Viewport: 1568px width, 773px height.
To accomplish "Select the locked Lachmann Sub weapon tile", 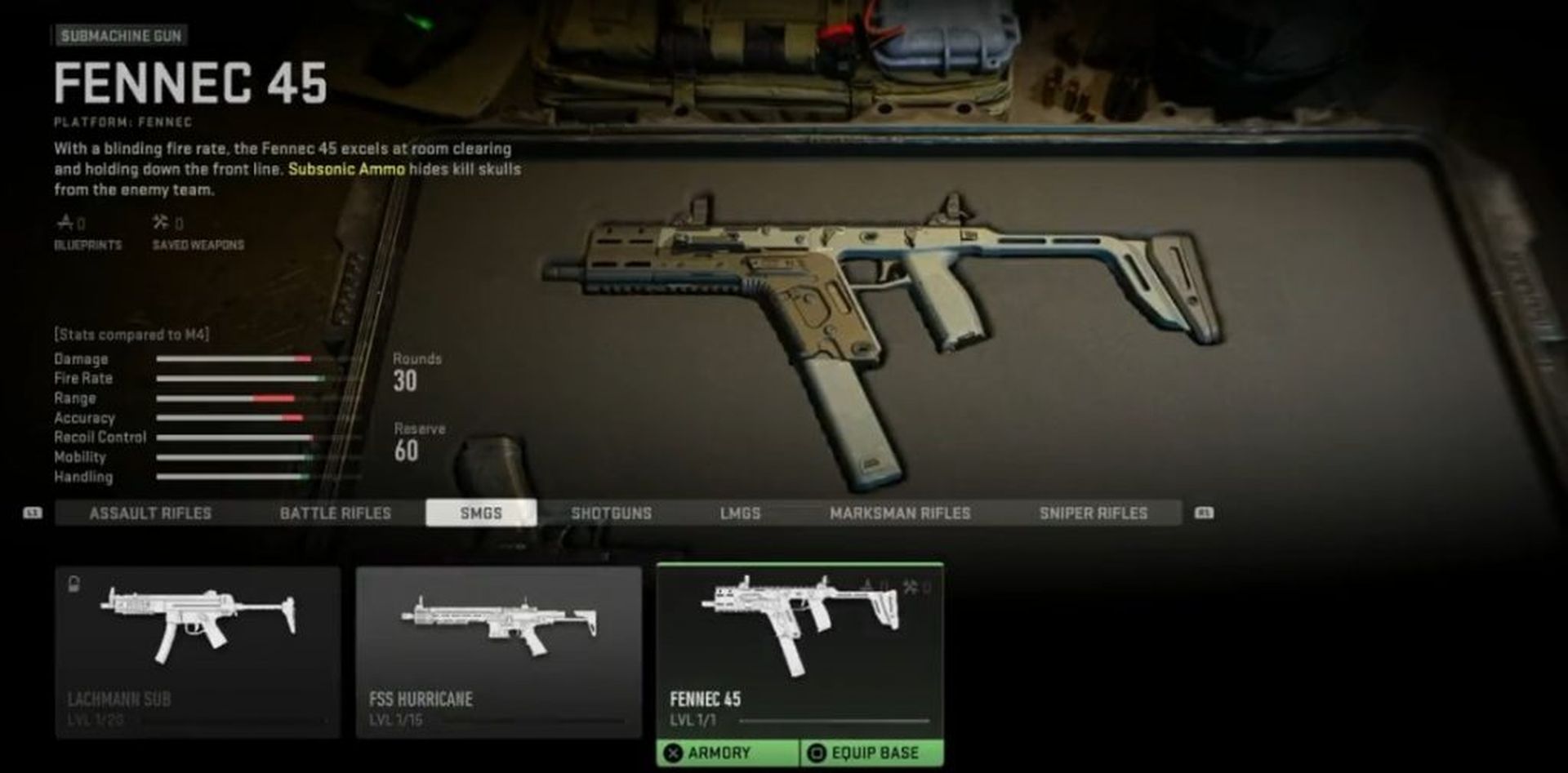I will 198,651.
